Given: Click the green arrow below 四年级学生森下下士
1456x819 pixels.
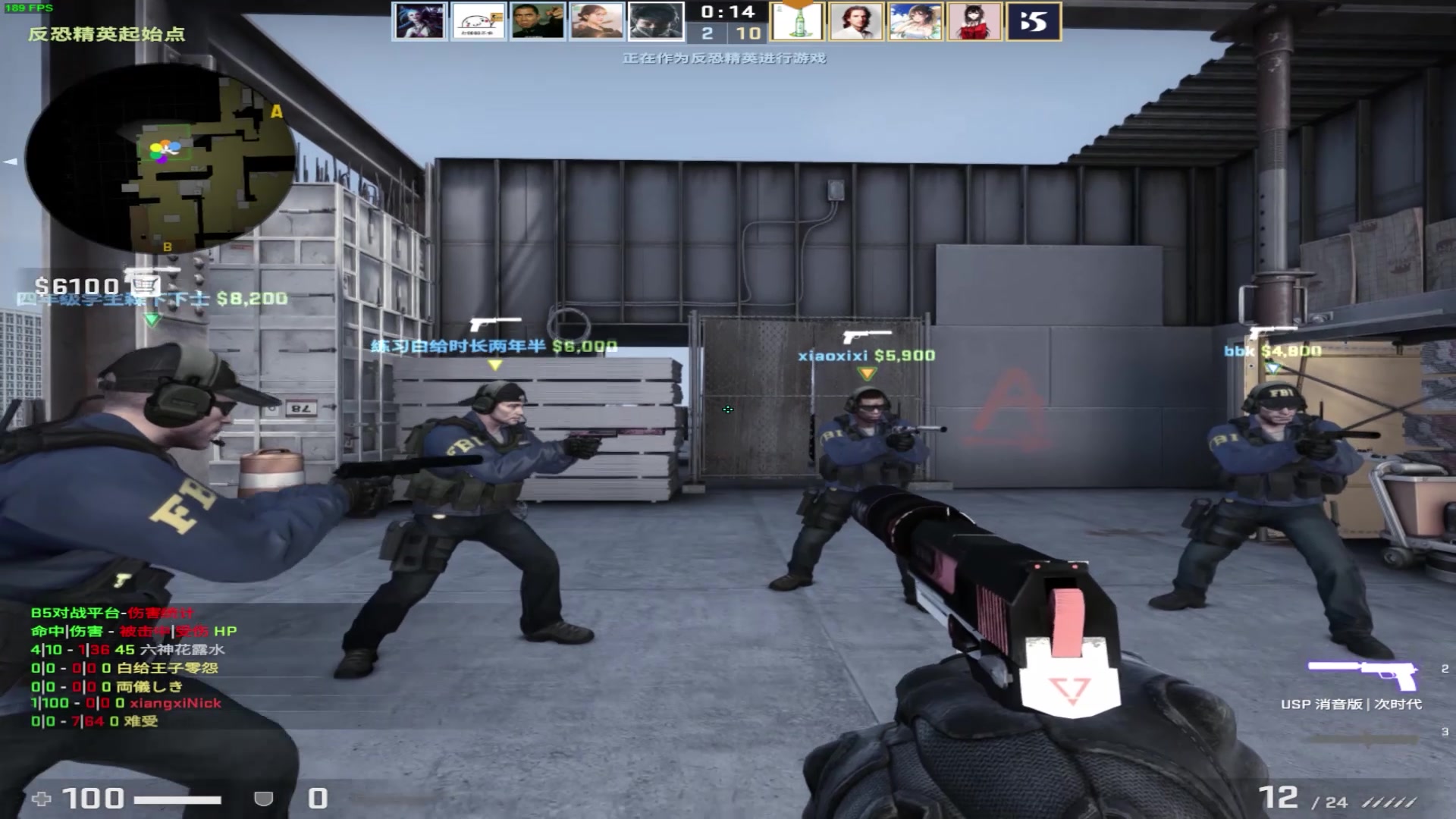Looking at the screenshot, I should [x=152, y=317].
